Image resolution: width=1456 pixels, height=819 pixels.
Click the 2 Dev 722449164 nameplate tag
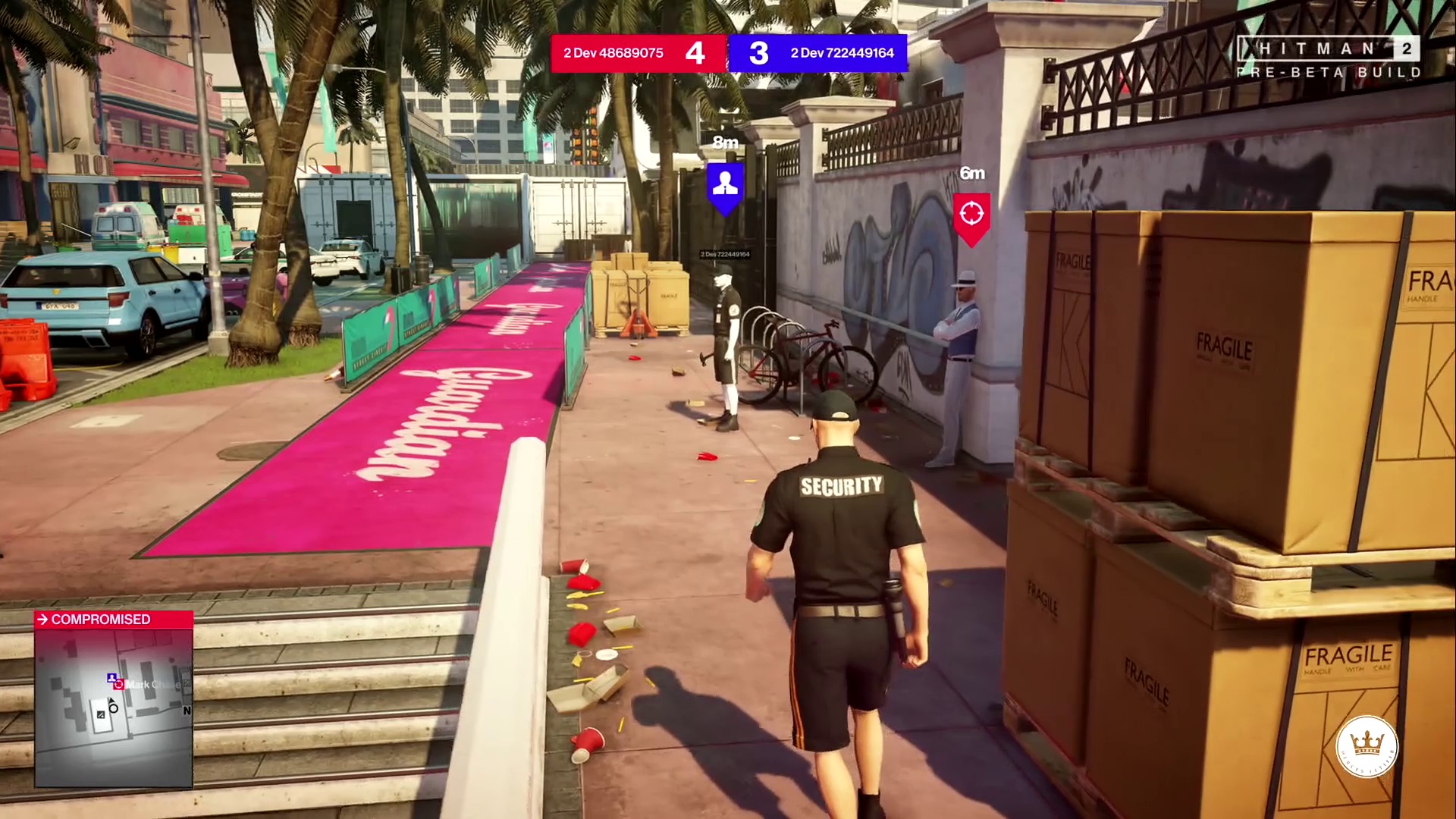click(x=724, y=254)
